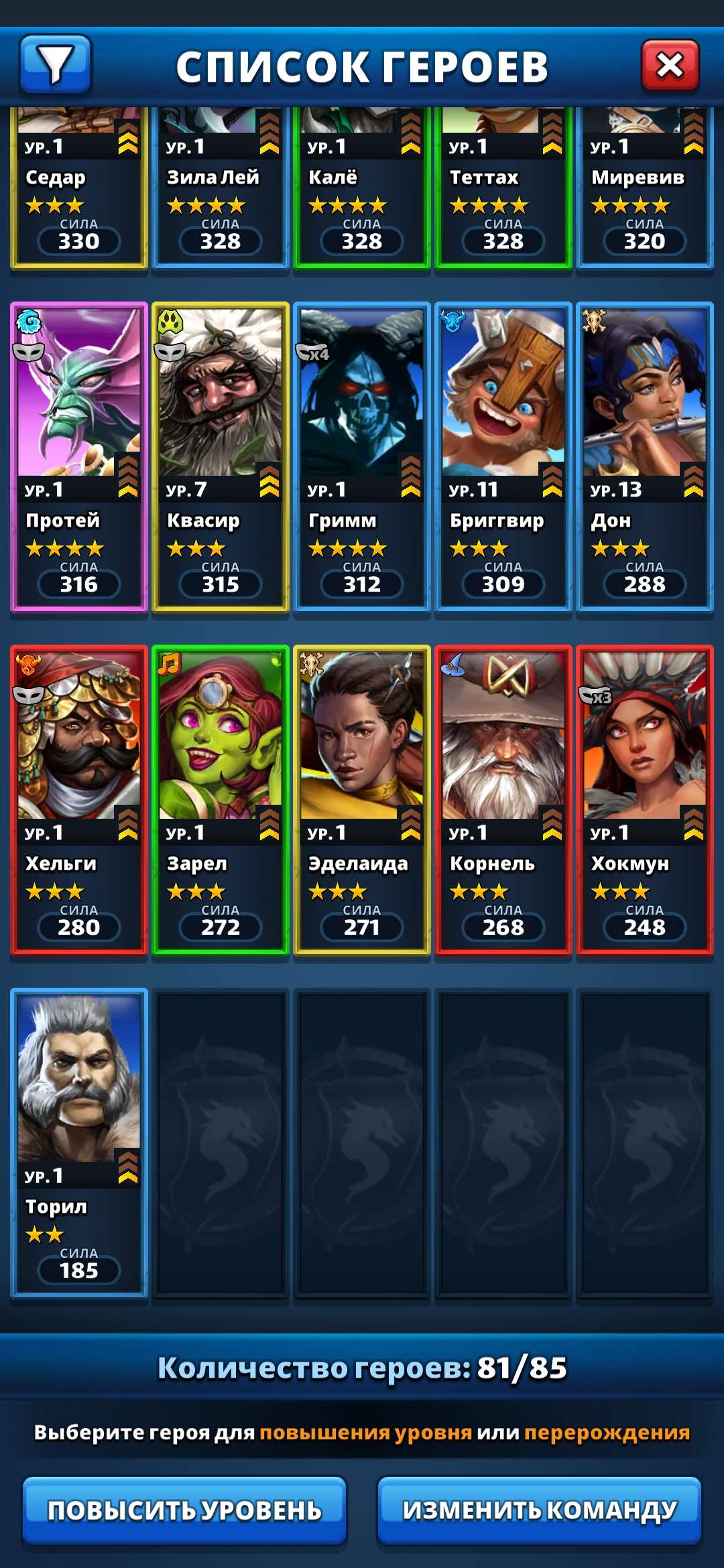The width and height of the screenshot is (724, 1568).
Task: Choose the Миревив hero card
Action: [x=645, y=191]
